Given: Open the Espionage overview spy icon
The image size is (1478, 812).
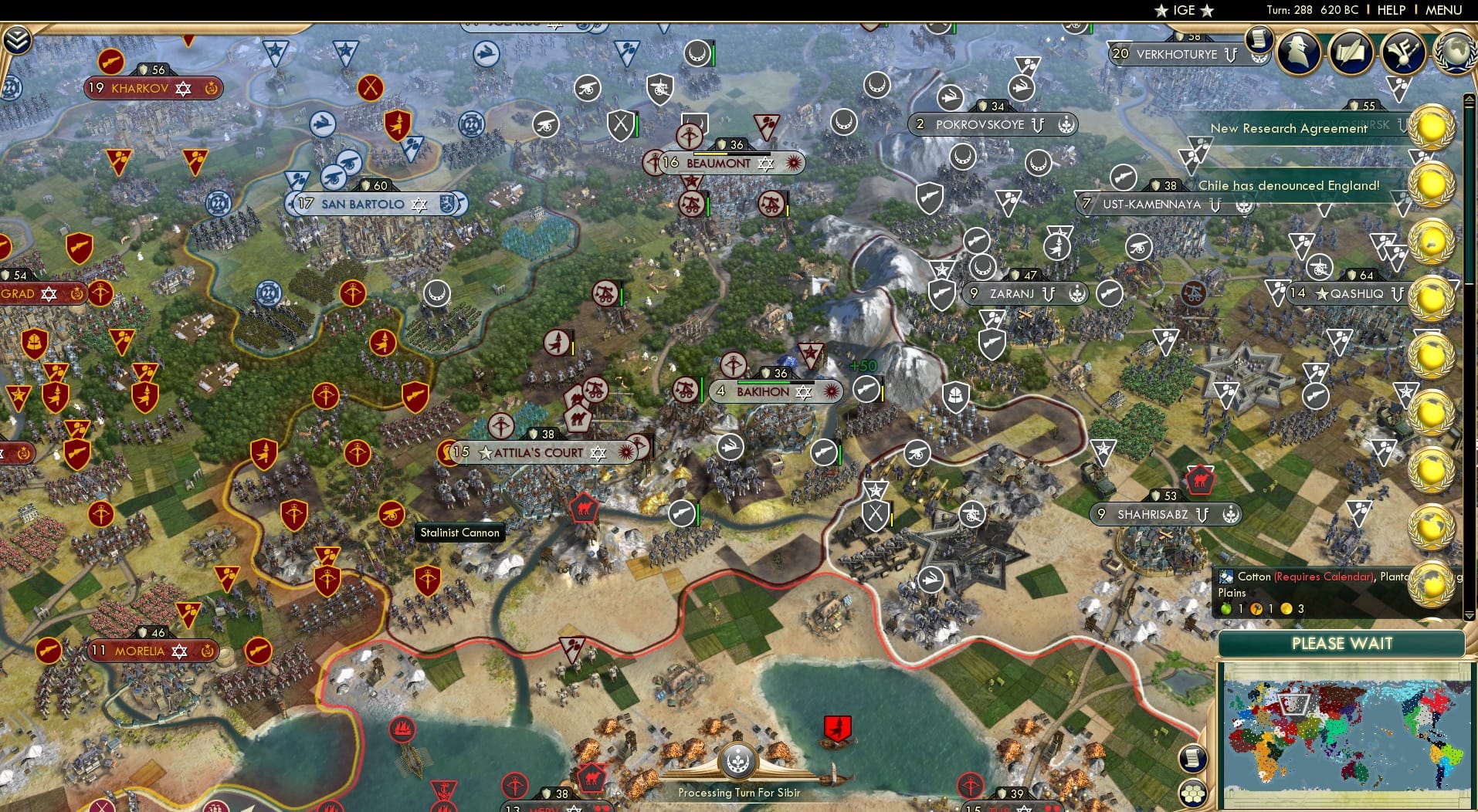Looking at the screenshot, I should click(1298, 52).
